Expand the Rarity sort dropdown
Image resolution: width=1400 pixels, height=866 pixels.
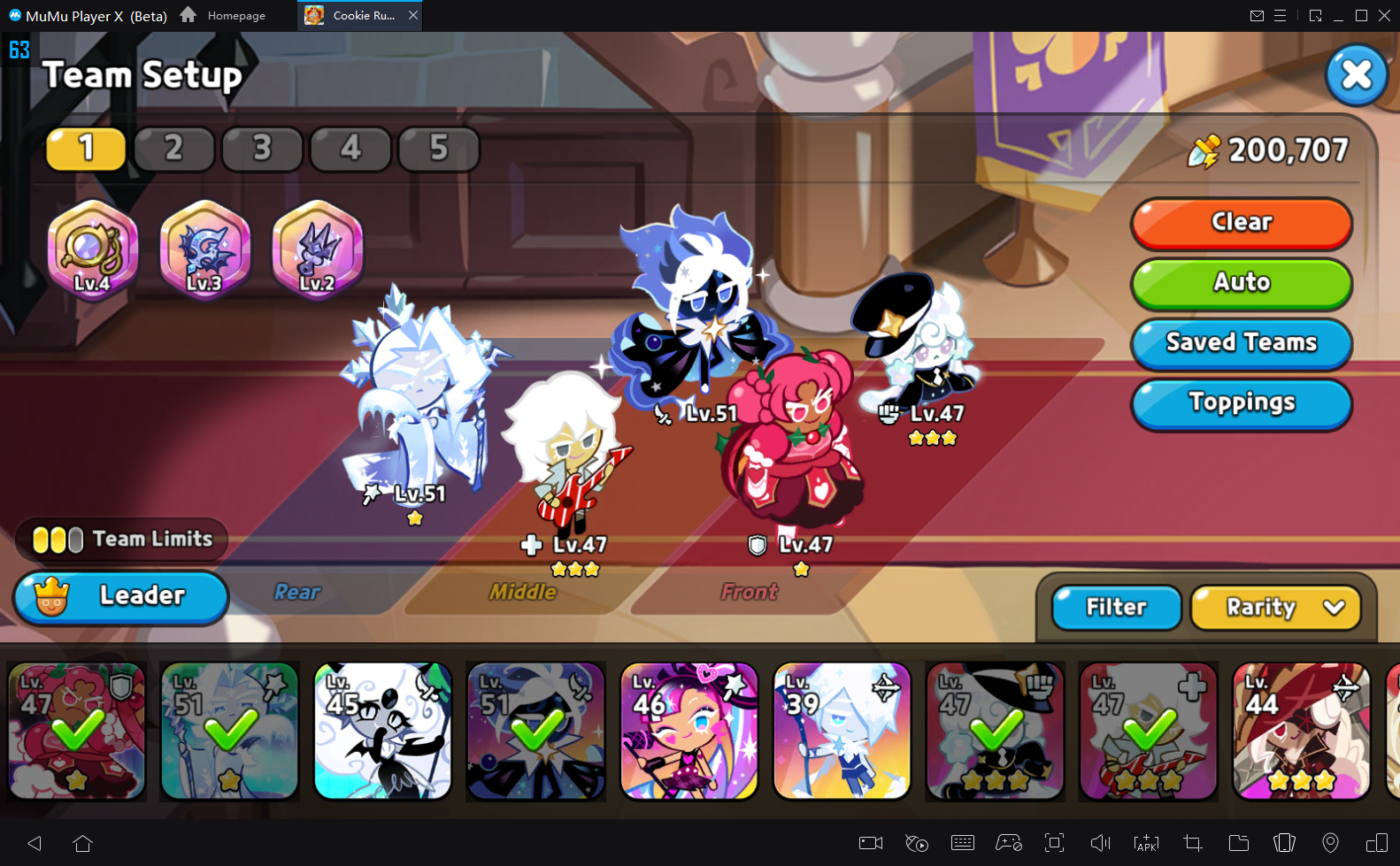coord(1275,608)
